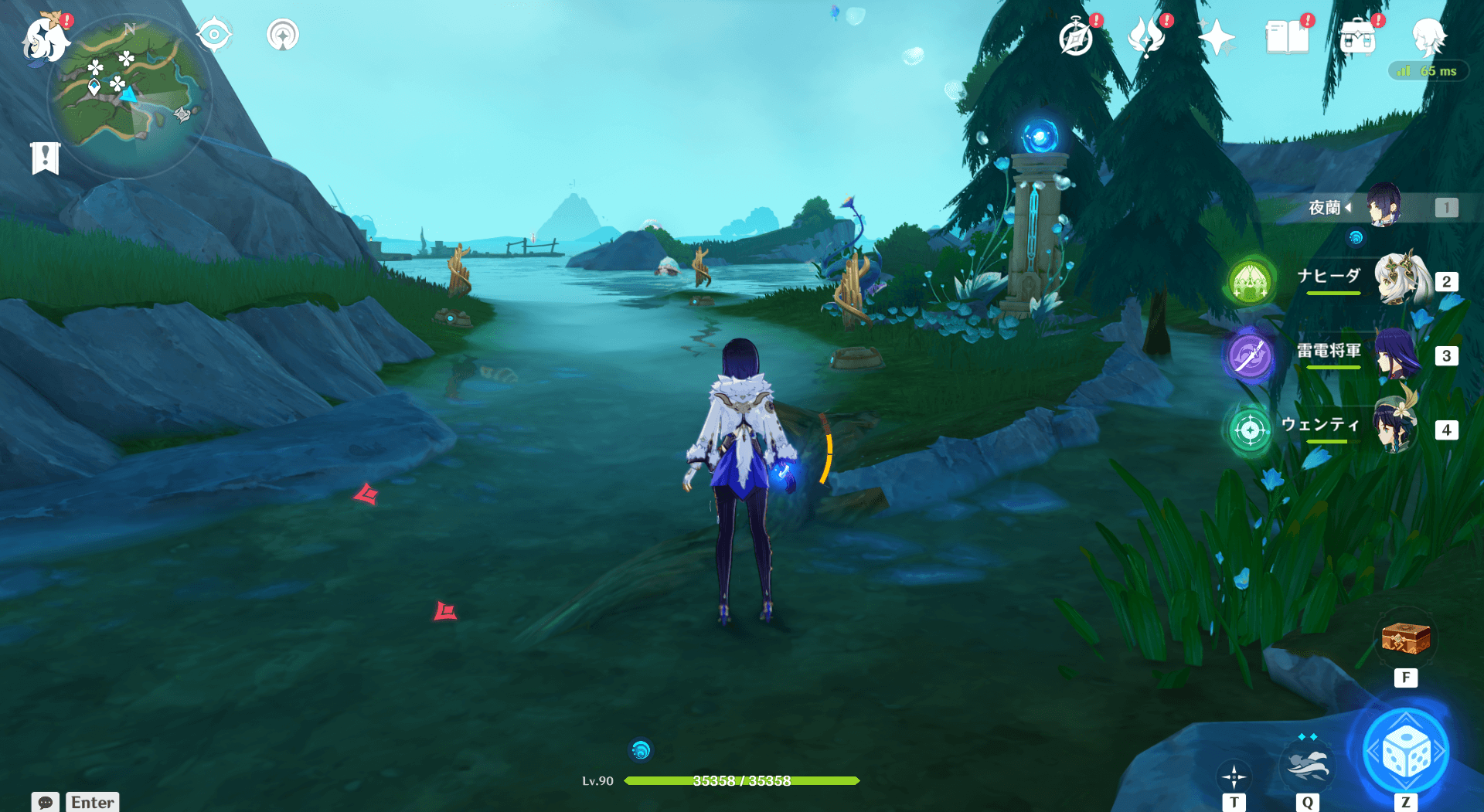Image resolution: width=1484 pixels, height=812 pixels.
Task: Activate the sprint dash skill icon
Action: pyautogui.click(x=1306, y=764)
